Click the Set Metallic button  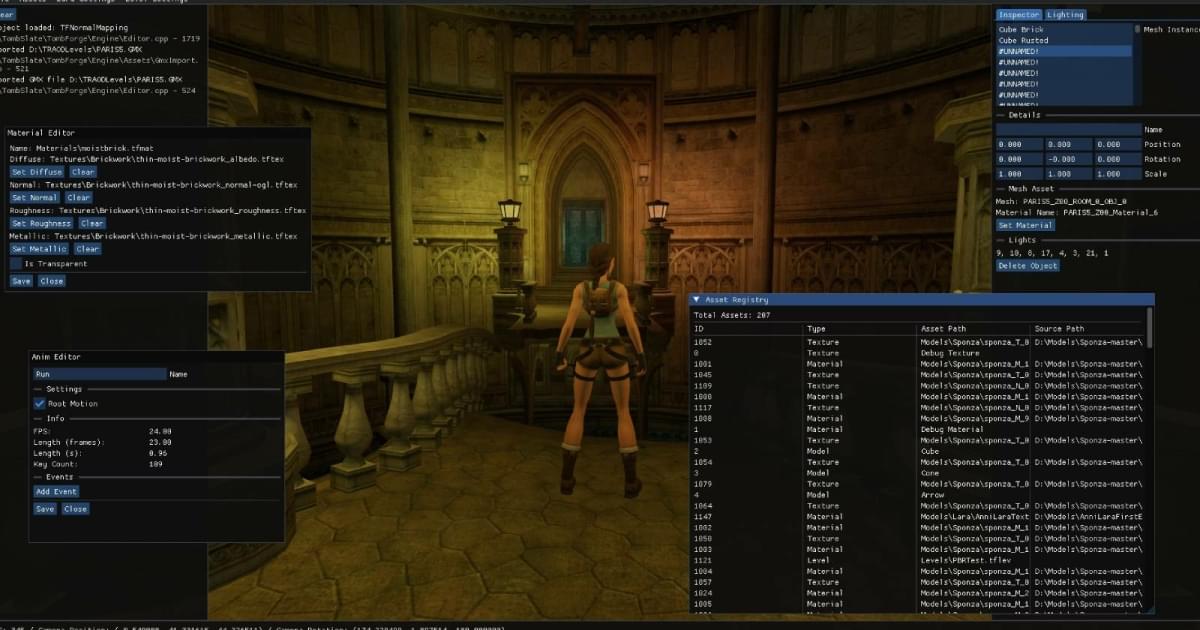(x=40, y=249)
